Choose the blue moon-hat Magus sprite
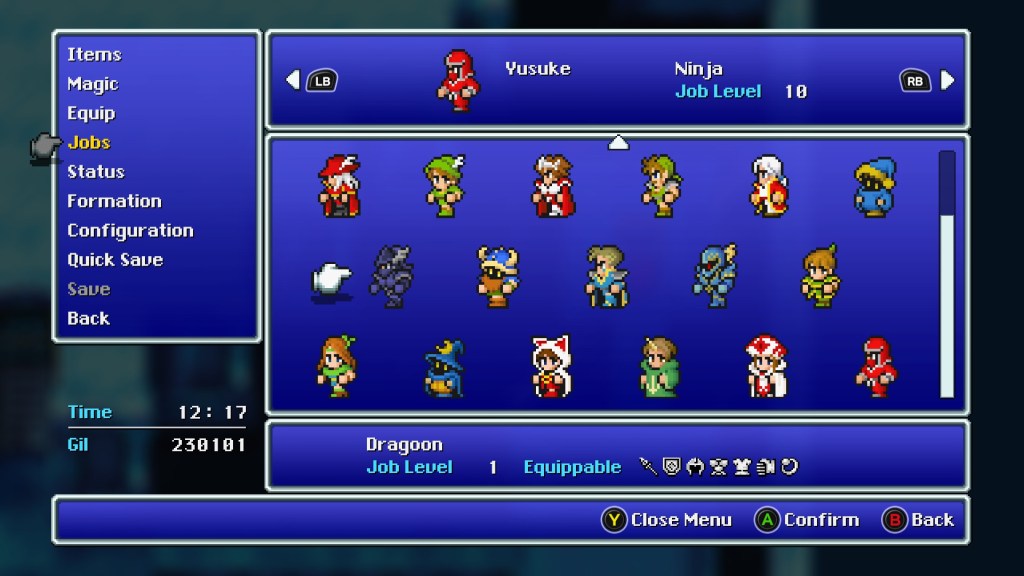This screenshot has height=576, width=1024. [444, 367]
